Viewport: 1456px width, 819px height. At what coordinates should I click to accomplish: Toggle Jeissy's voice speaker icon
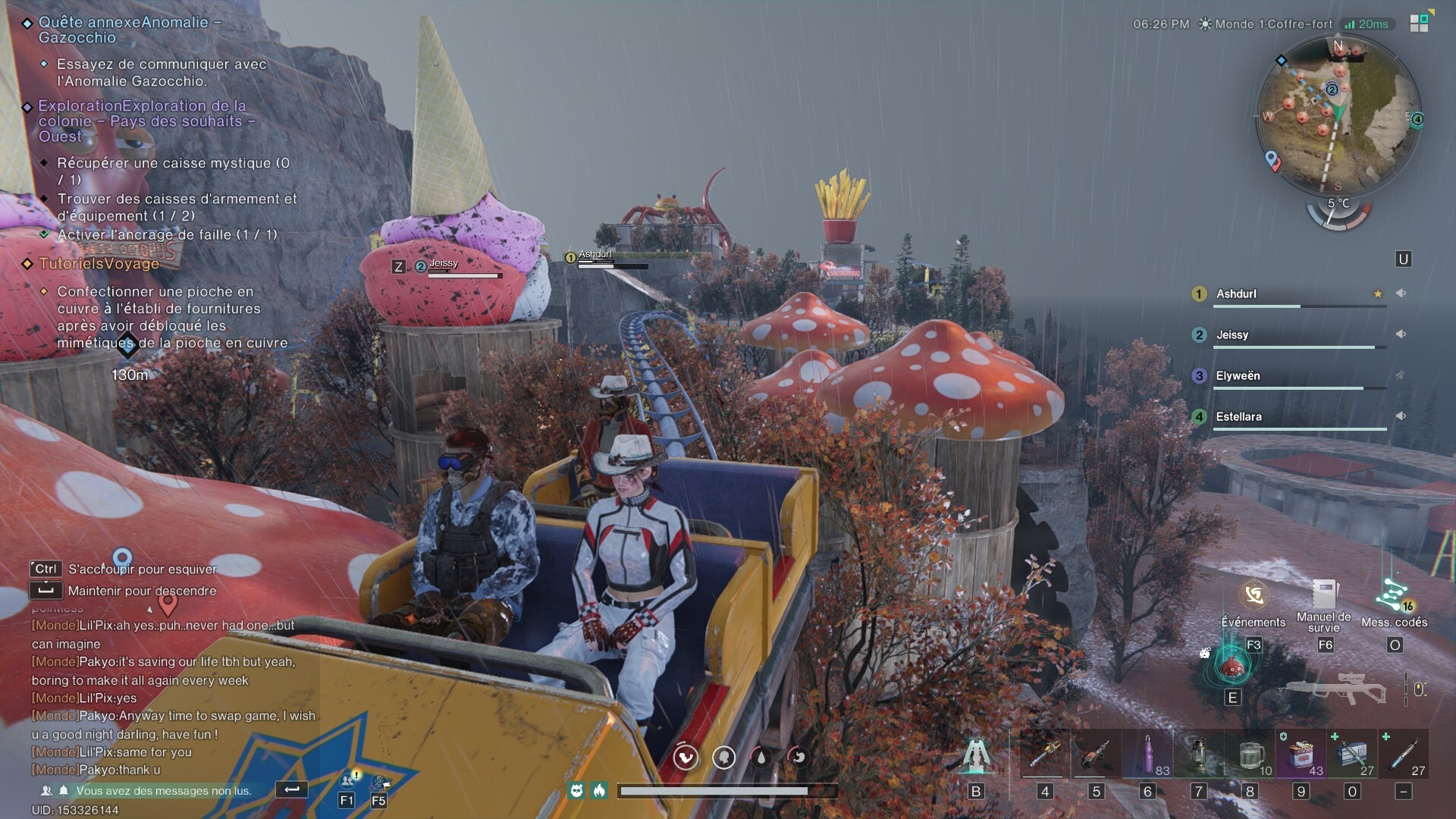pos(1401,334)
